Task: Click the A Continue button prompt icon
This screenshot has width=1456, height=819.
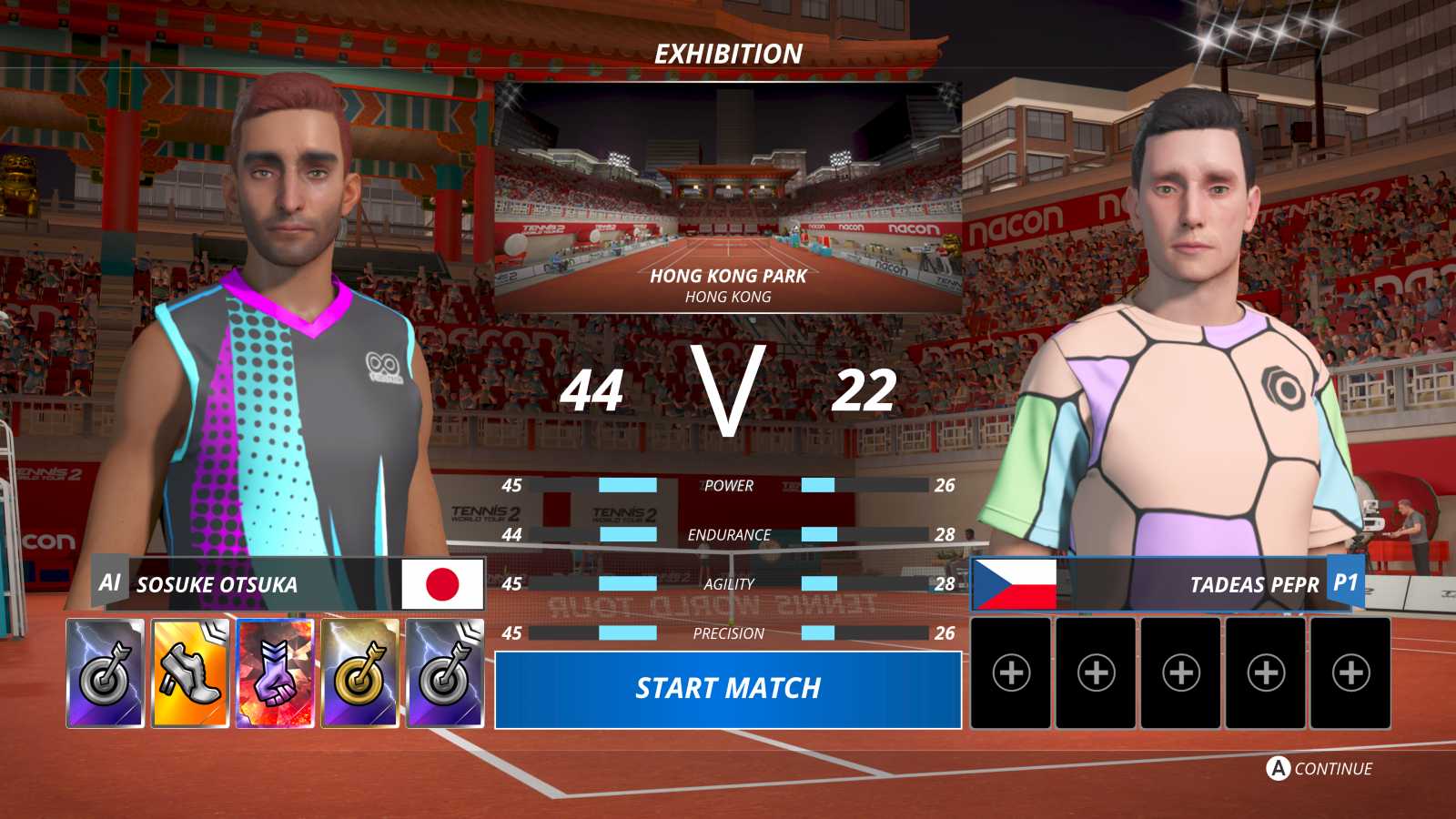Action: [1278, 768]
